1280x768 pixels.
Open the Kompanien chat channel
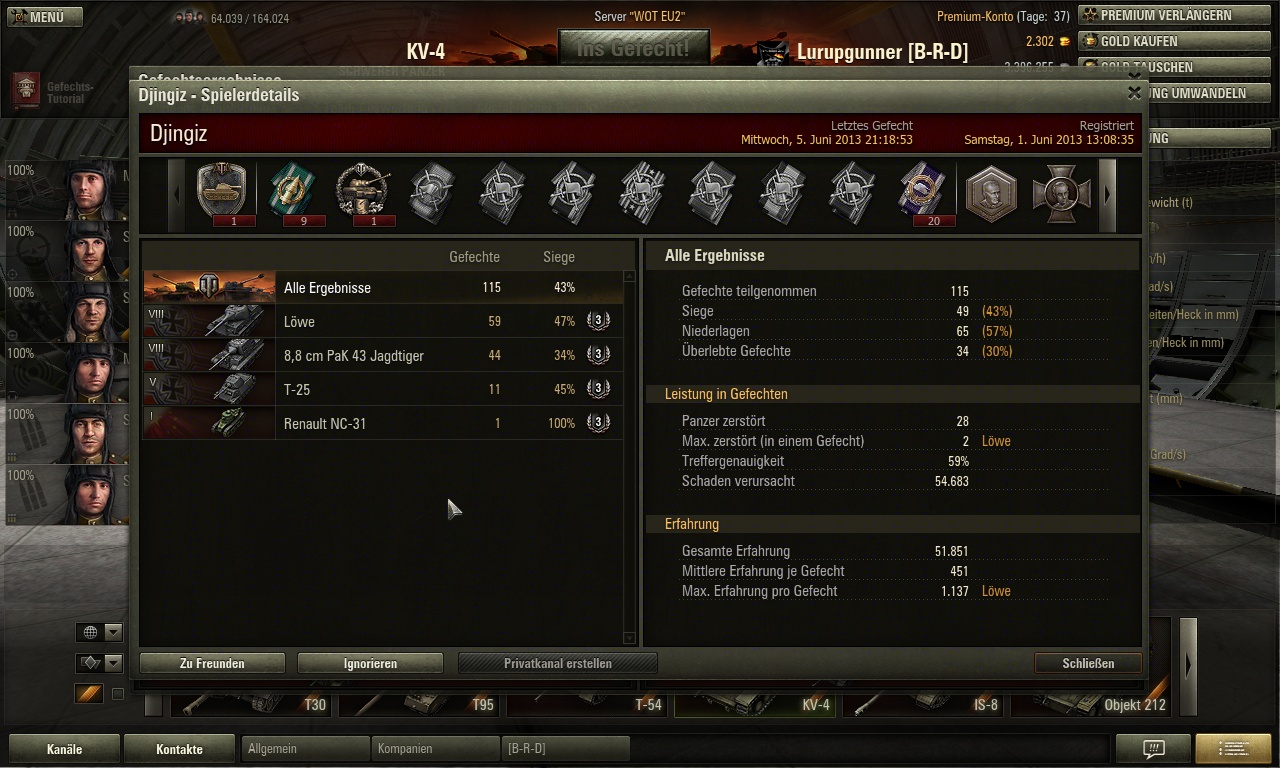point(435,748)
